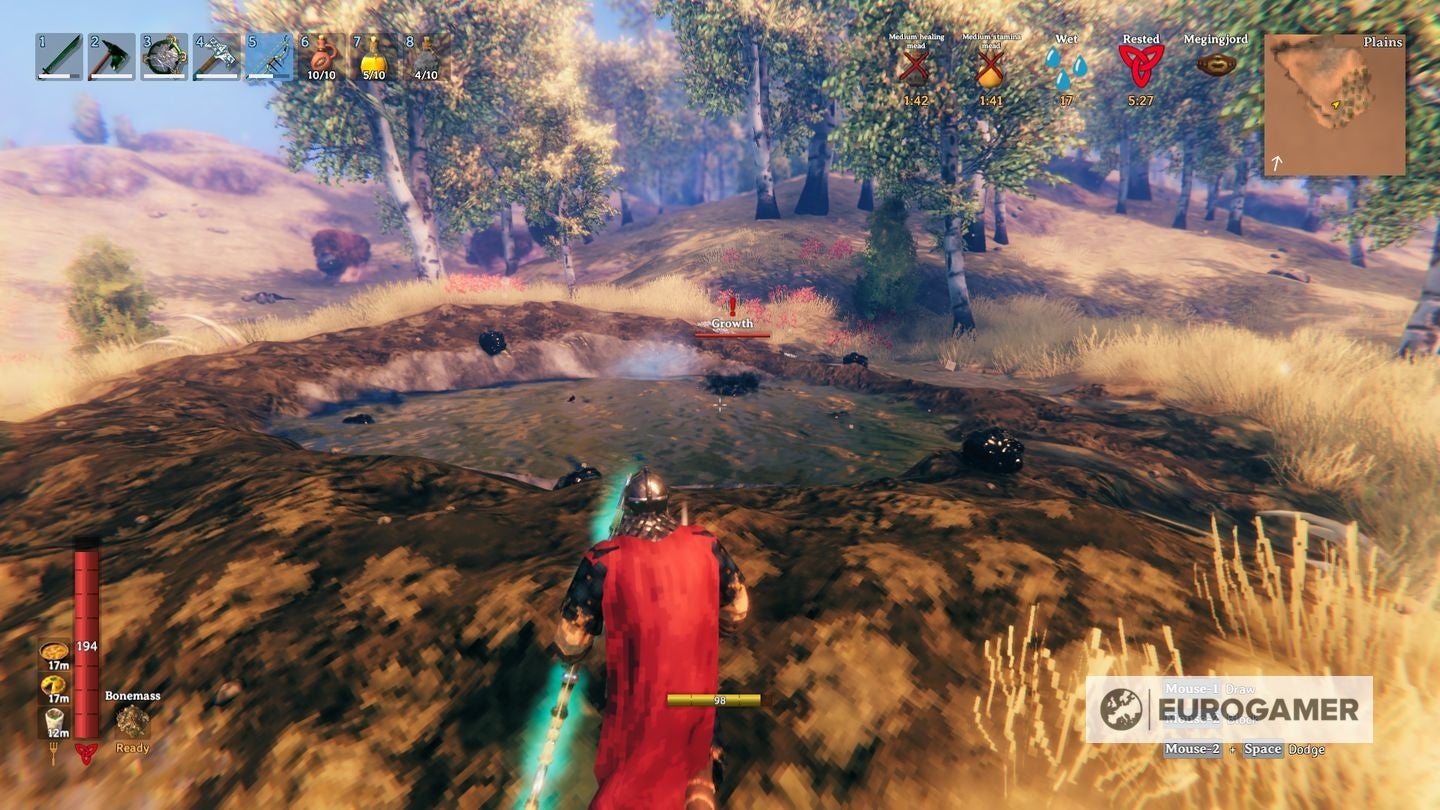Select the hammer in hotbar slot 4

[x=216, y=58]
